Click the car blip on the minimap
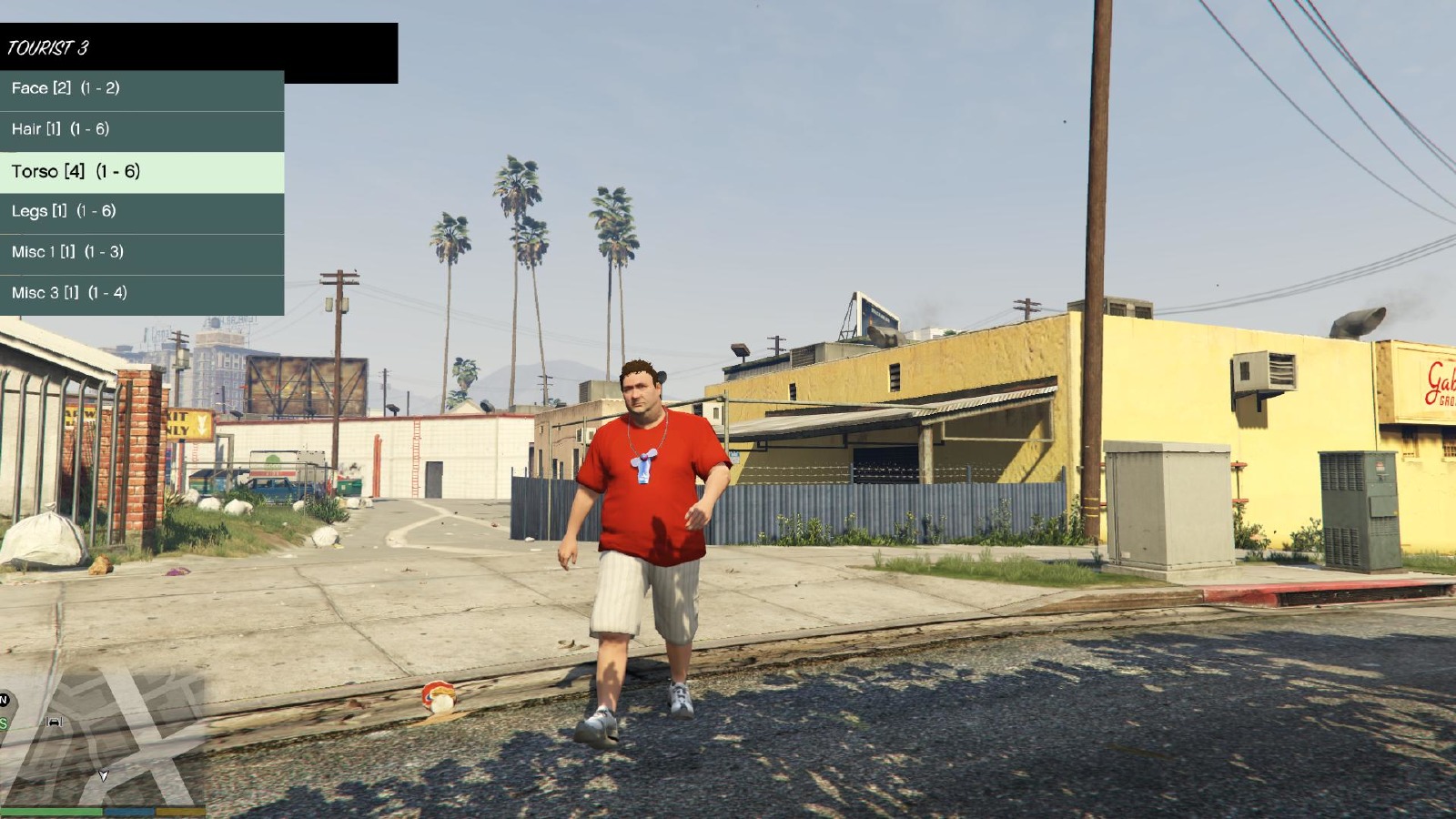 point(54,722)
